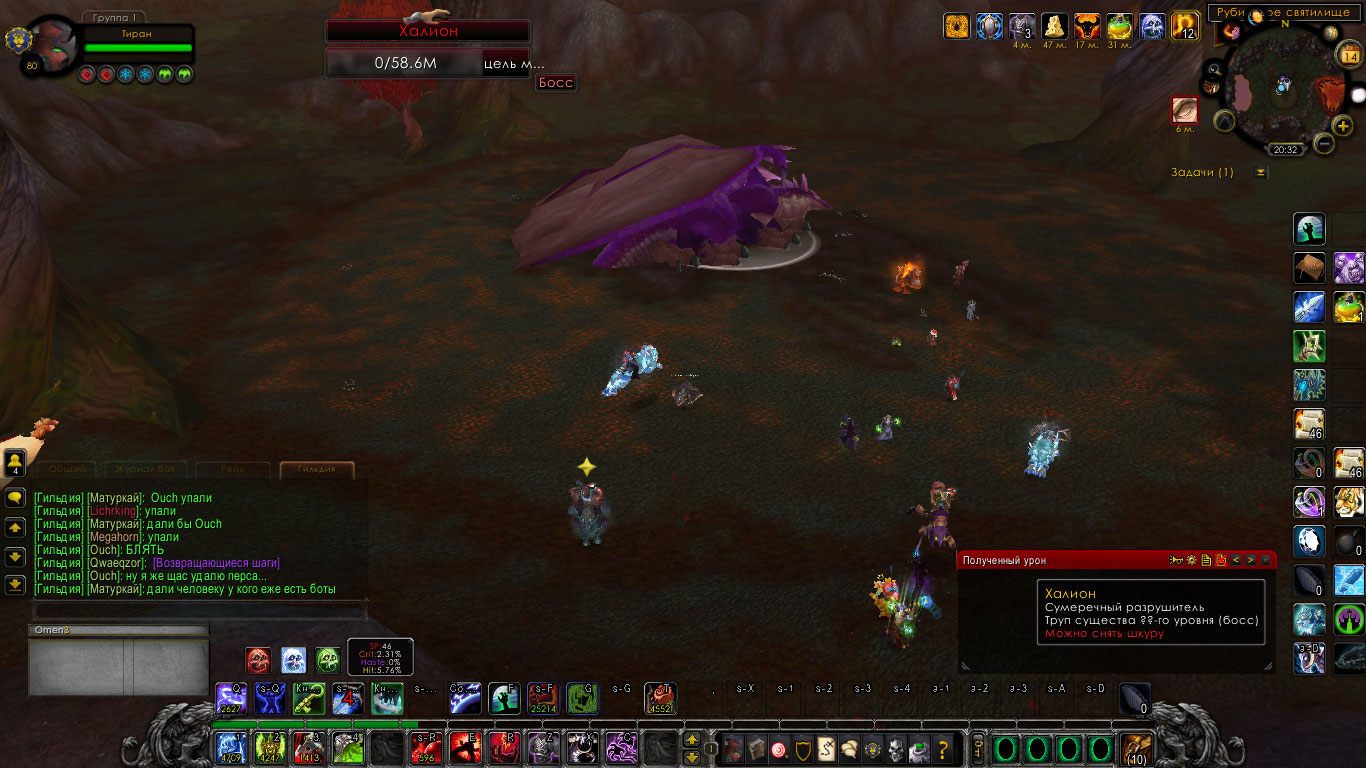Screen dimensions: 1366x768
Task: Collapse the Задачи objectives tracker
Action: [x=1261, y=172]
